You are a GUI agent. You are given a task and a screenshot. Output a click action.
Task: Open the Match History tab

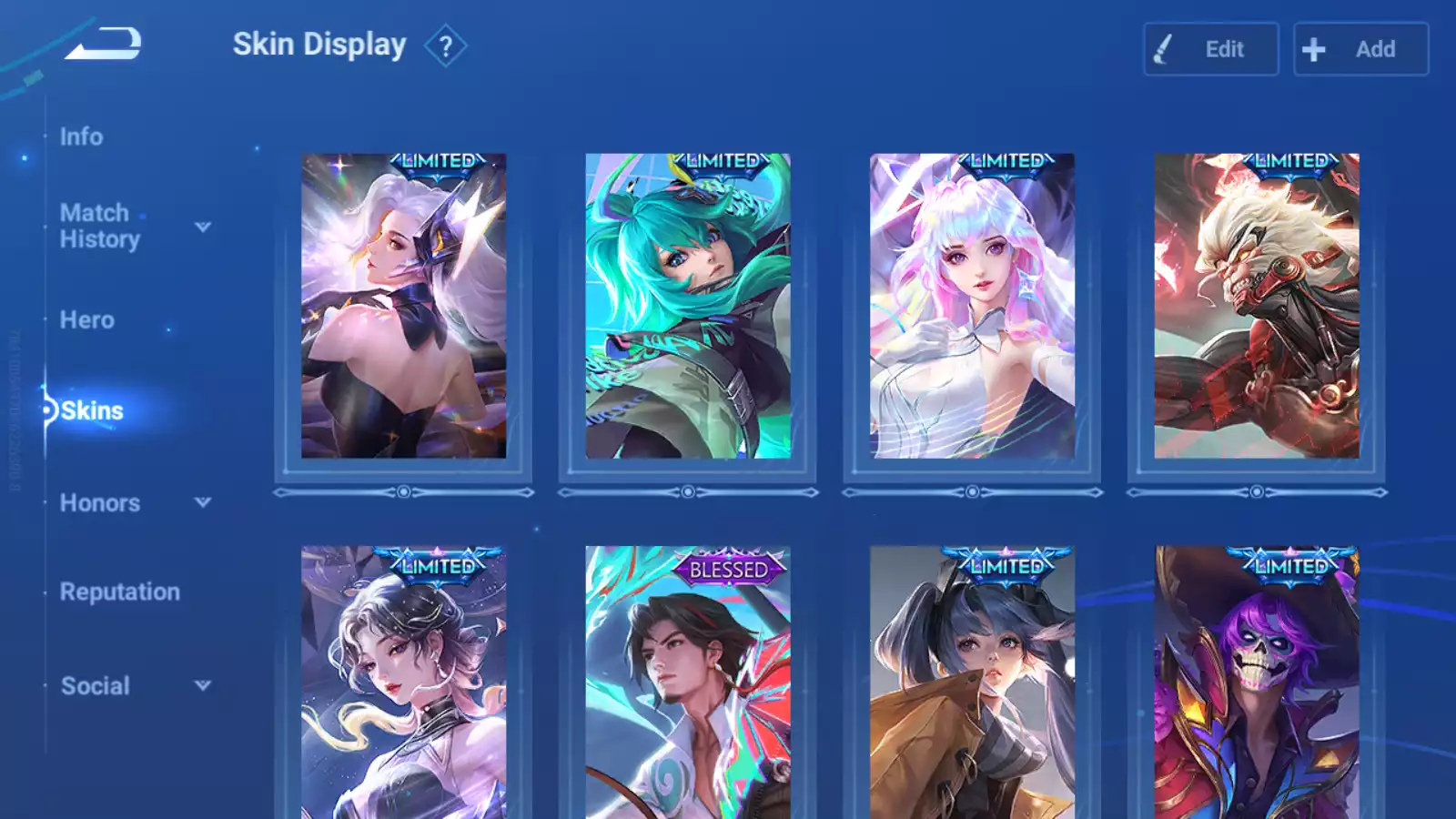[x=99, y=226]
